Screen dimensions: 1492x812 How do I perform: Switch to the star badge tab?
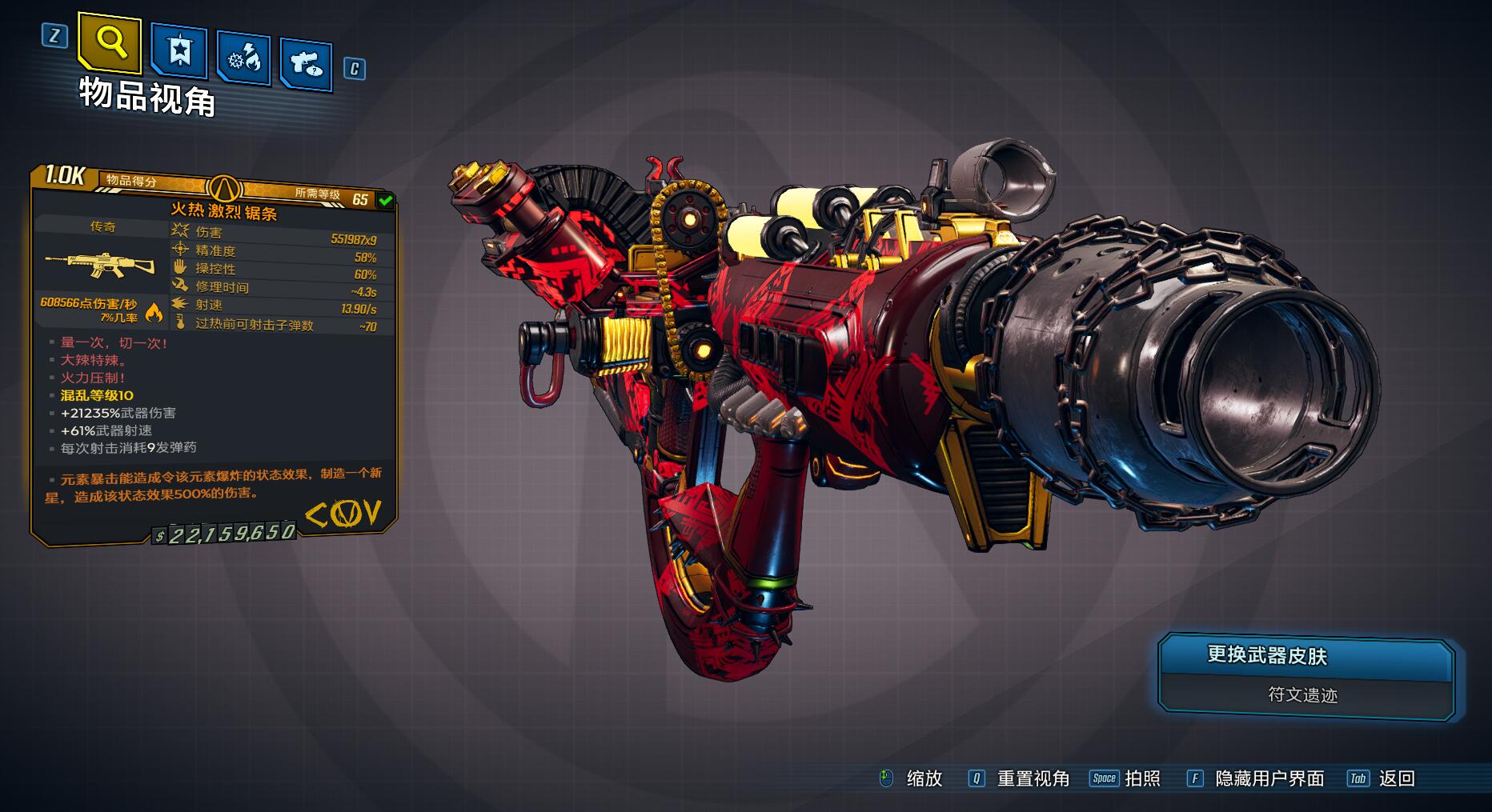coord(179,52)
